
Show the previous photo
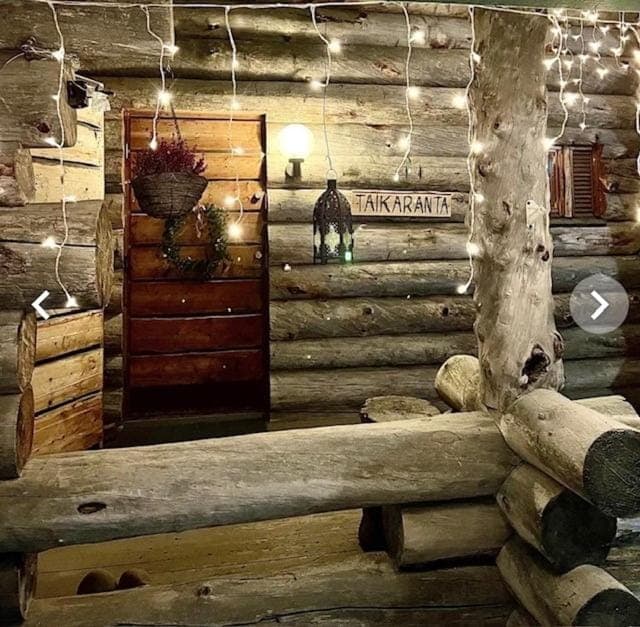40,304
